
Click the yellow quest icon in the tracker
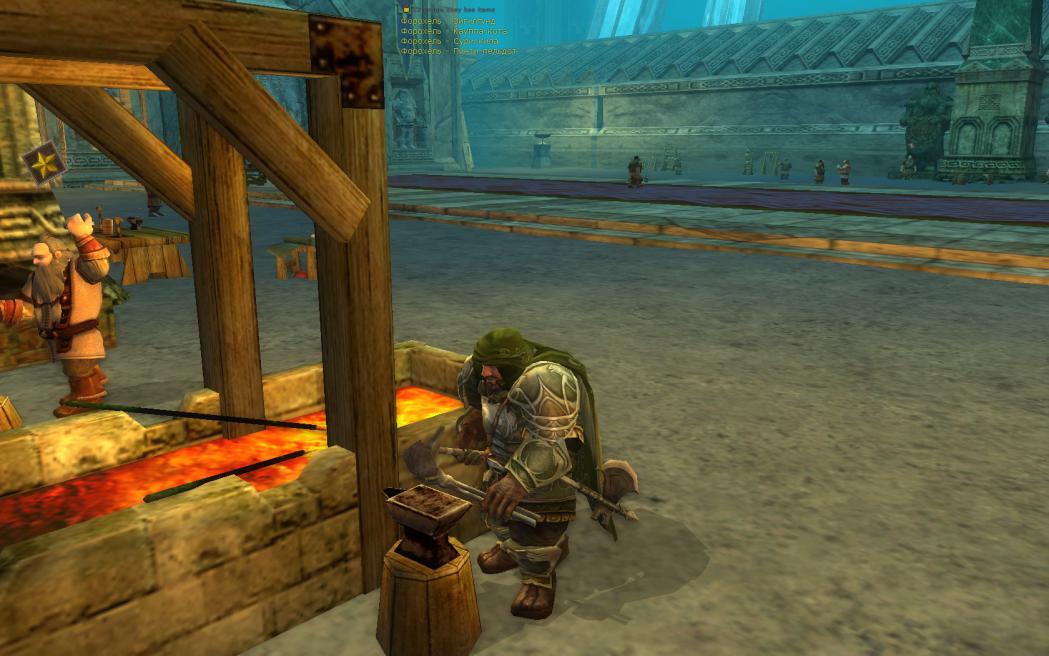coord(404,10)
